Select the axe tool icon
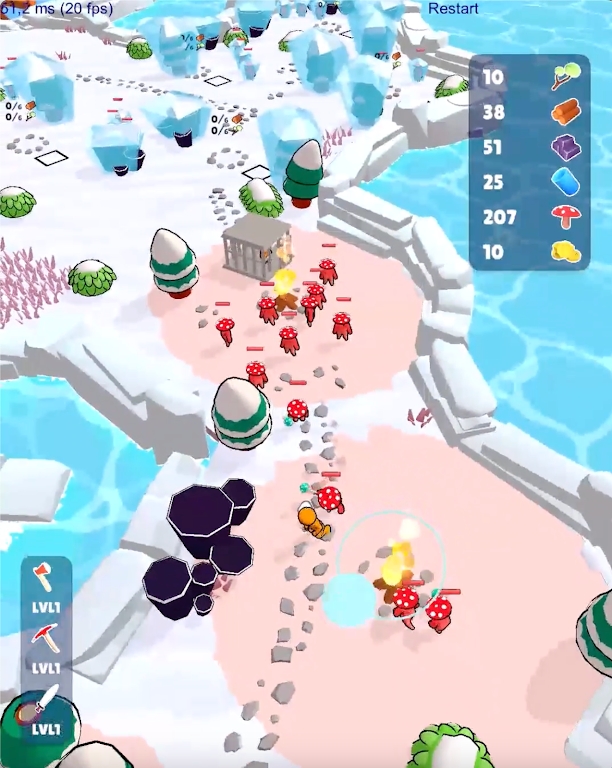The height and width of the screenshot is (768, 612). (x=45, y=578)
